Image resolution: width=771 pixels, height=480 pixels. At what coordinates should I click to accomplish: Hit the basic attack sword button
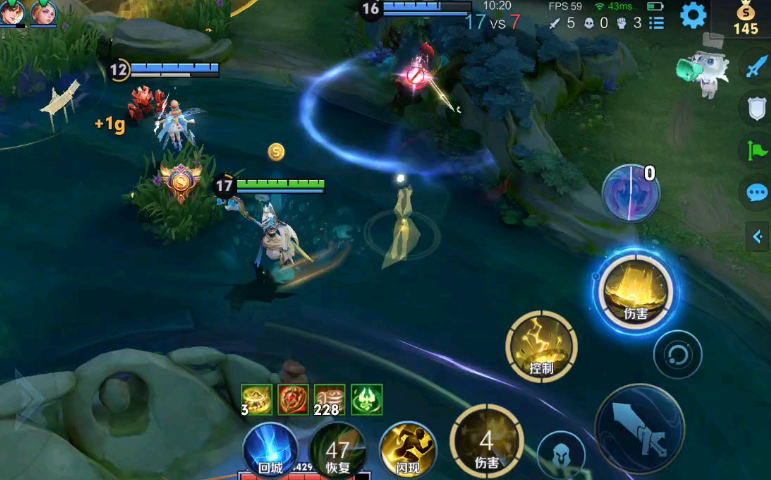(640, 427)
